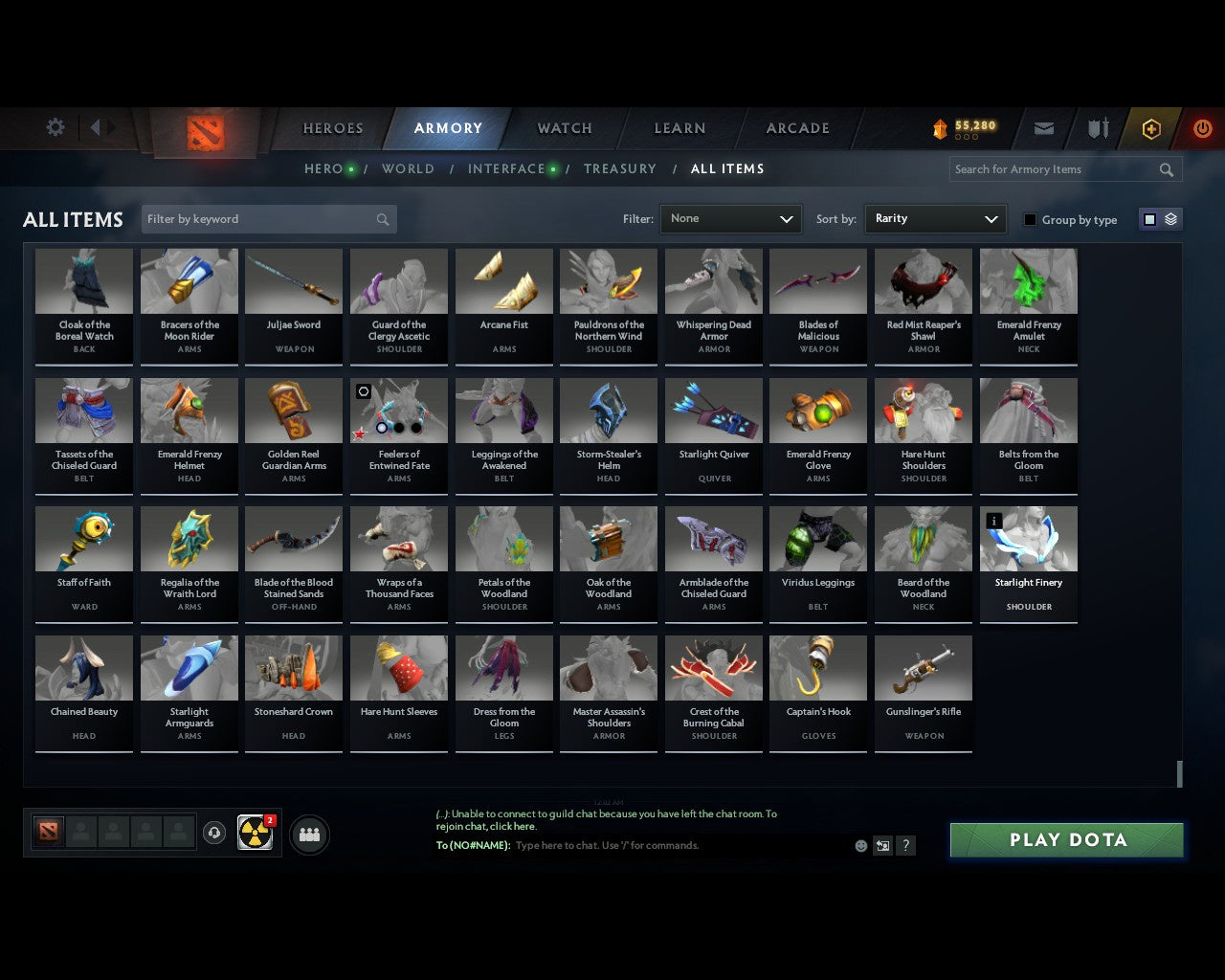Click the orange battle pass level icon

point(940,128)
